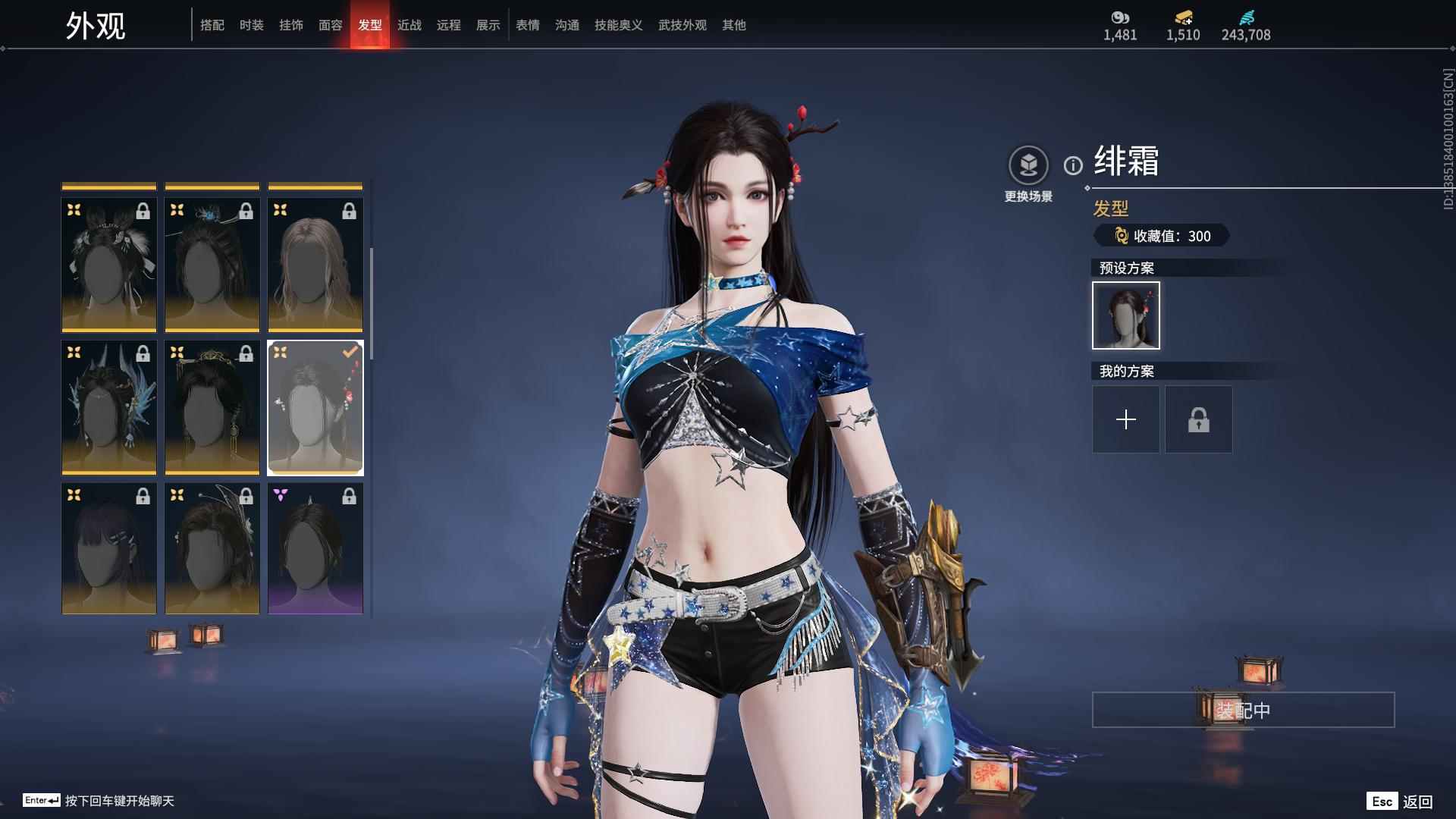Switch to the 远程 tab
This screenshot has height=819, width=1456.
coord(449,25)
